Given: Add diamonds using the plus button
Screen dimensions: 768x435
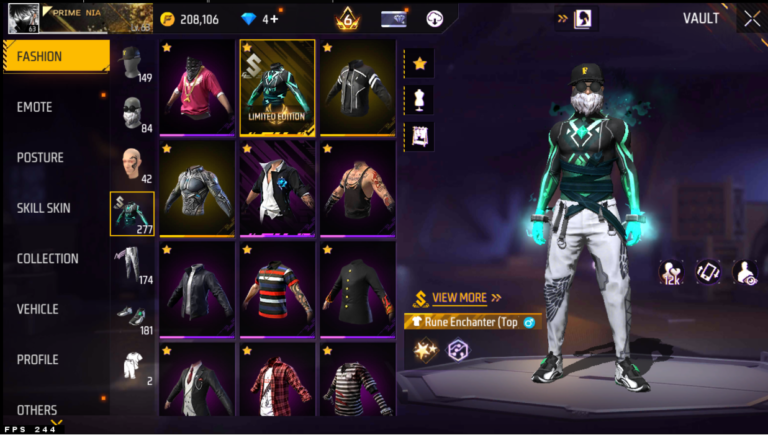Looking at the screenshot, I should coord(273,19).
